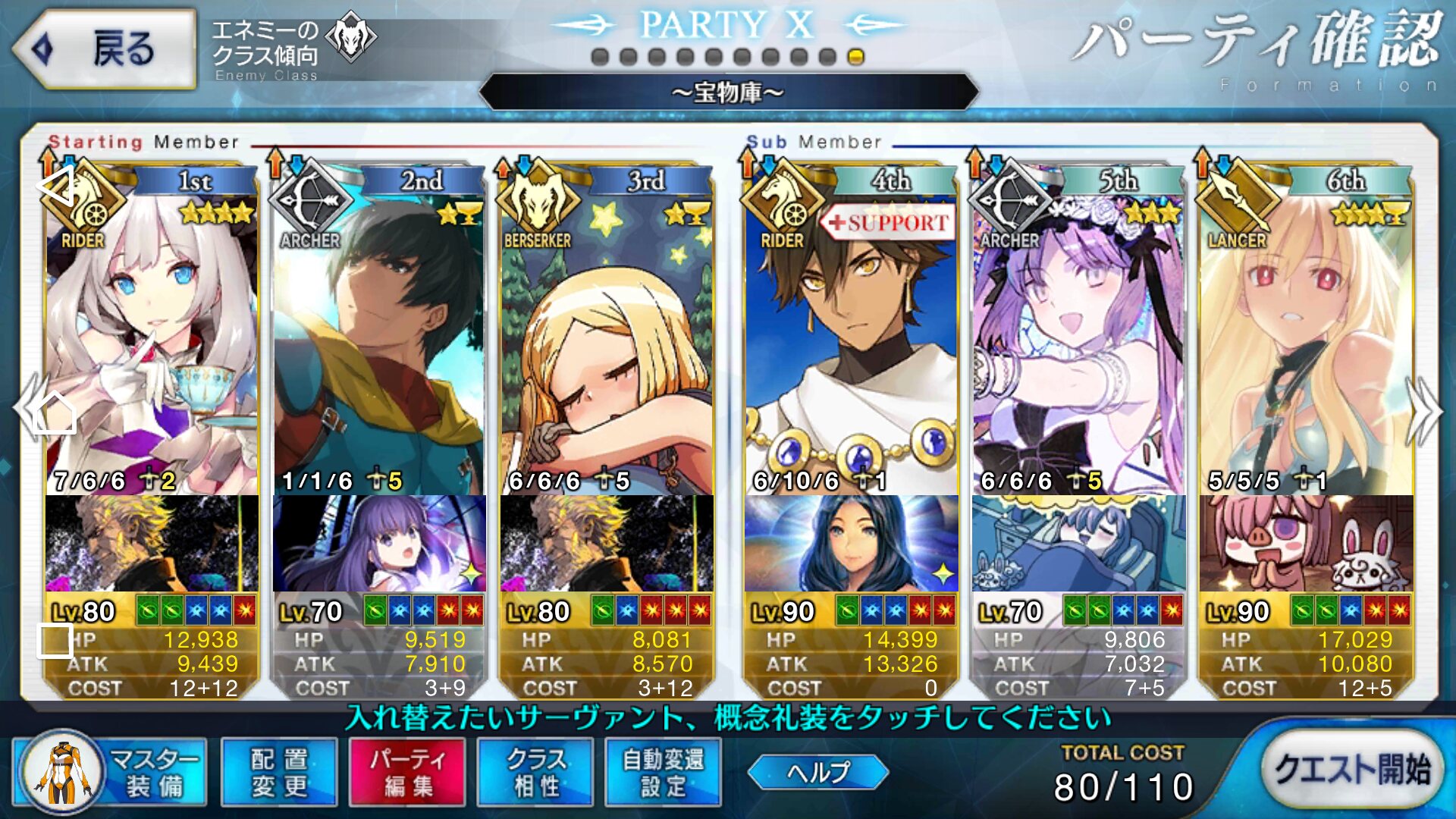This screenshot has width=1456, height=819.
Task: Change the pink pig-mask craft essence
Action: (x=1306, y=543)
